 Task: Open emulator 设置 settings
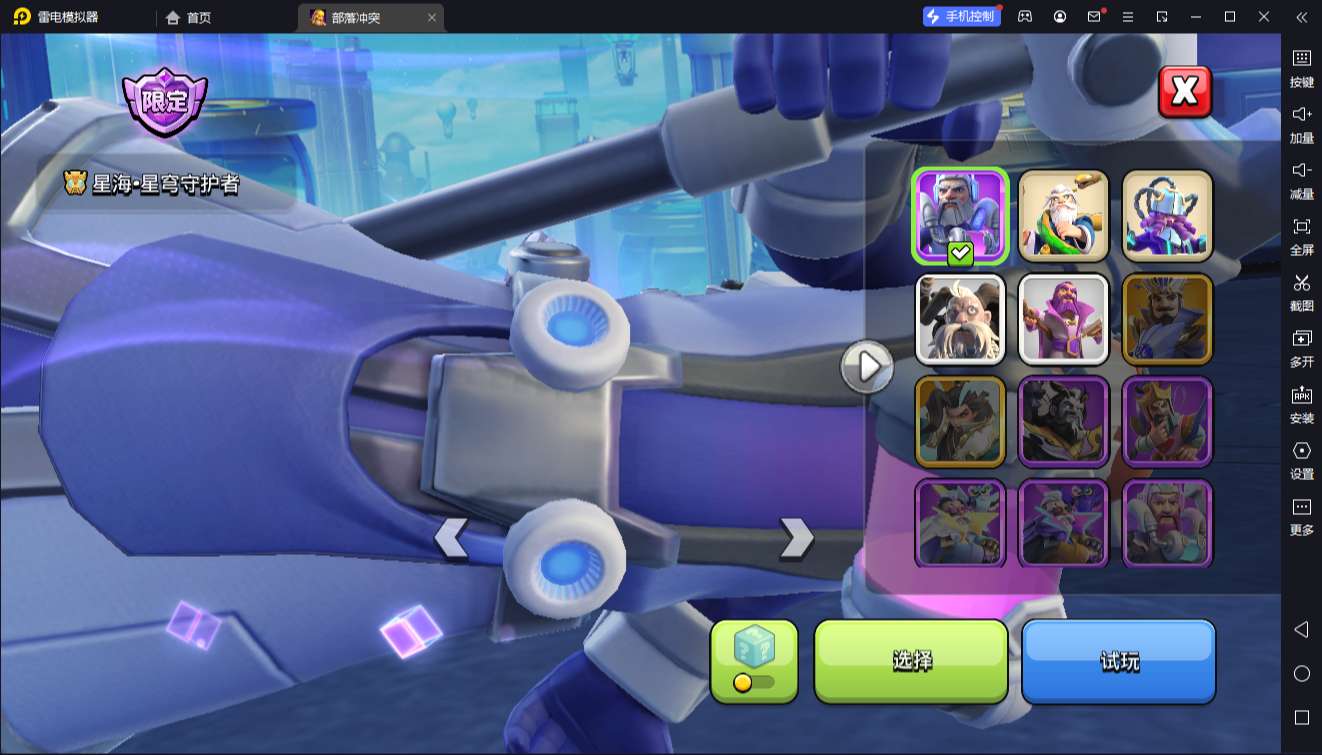pos(1301,460)
